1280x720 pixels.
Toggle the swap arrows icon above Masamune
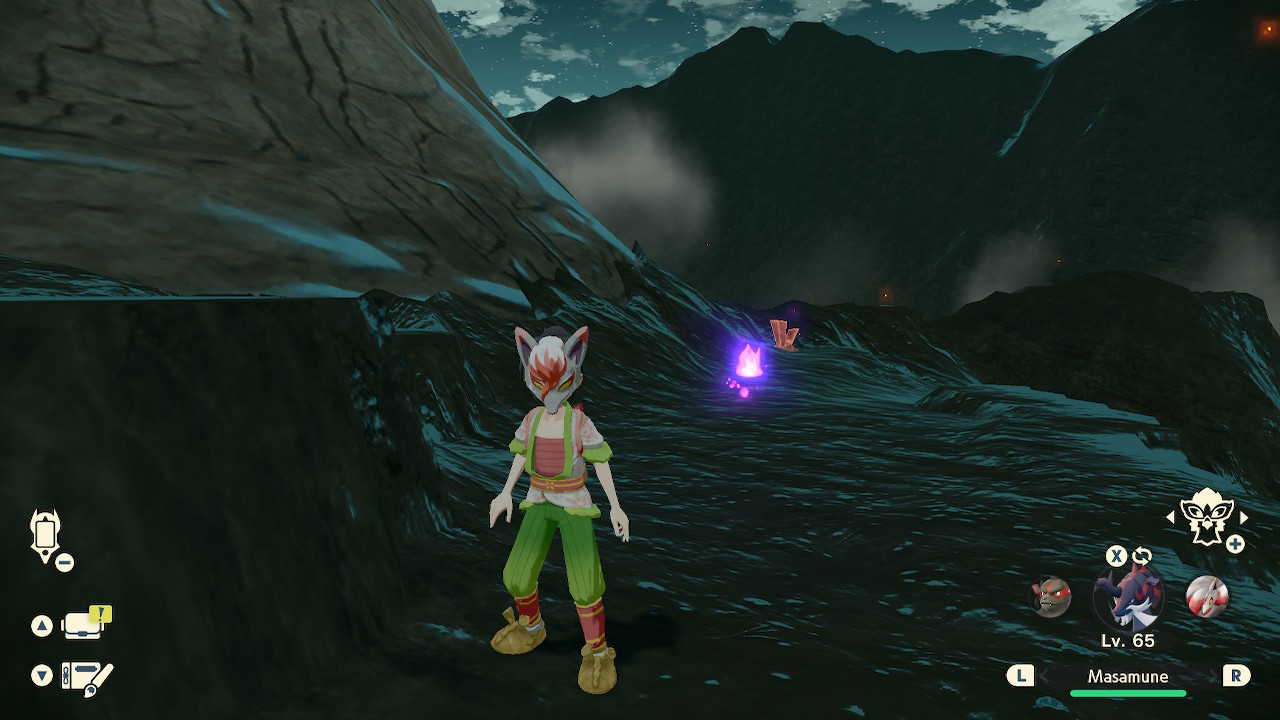(1141, 556)
